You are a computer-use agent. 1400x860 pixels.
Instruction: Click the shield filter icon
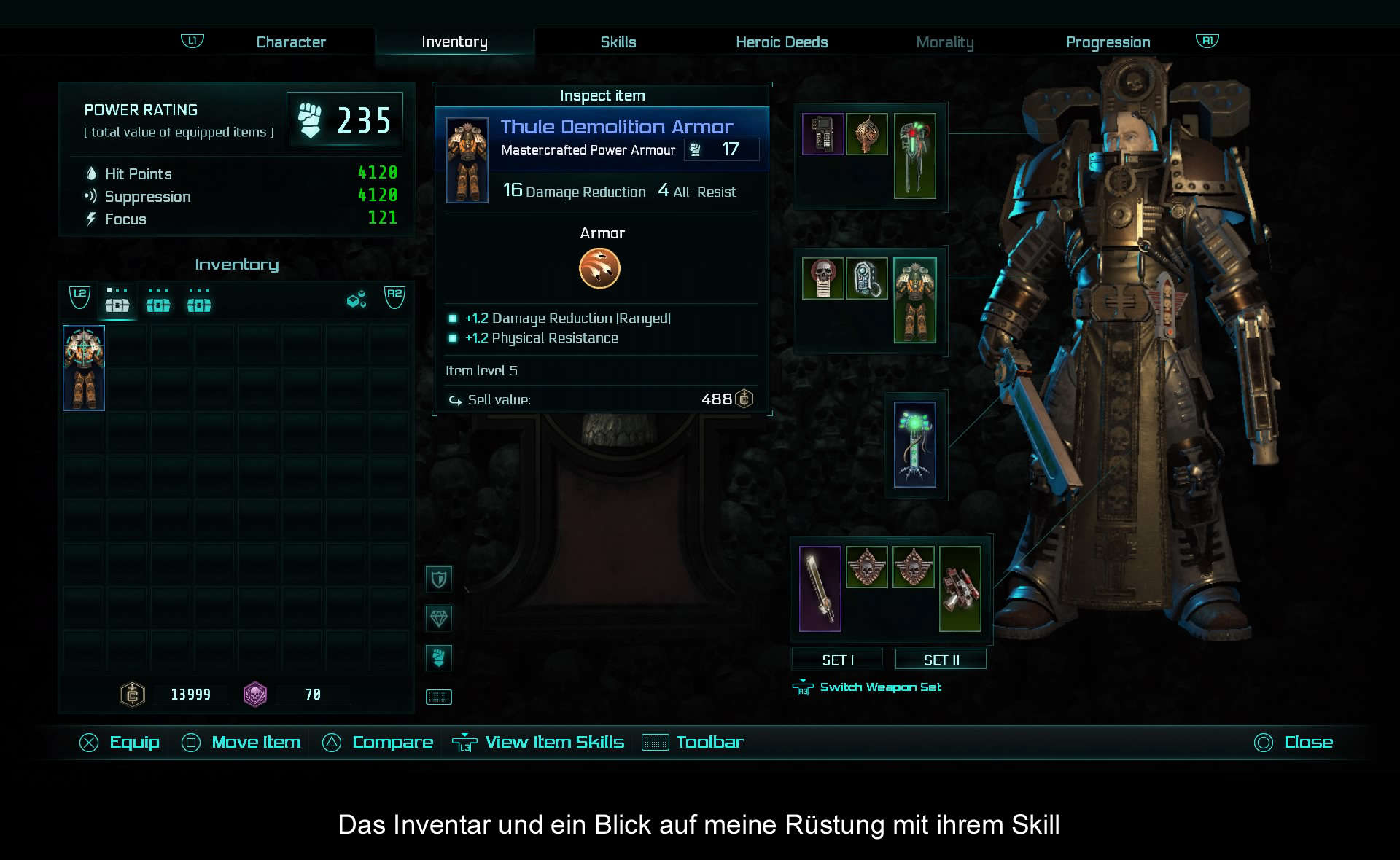coord(439,579)
